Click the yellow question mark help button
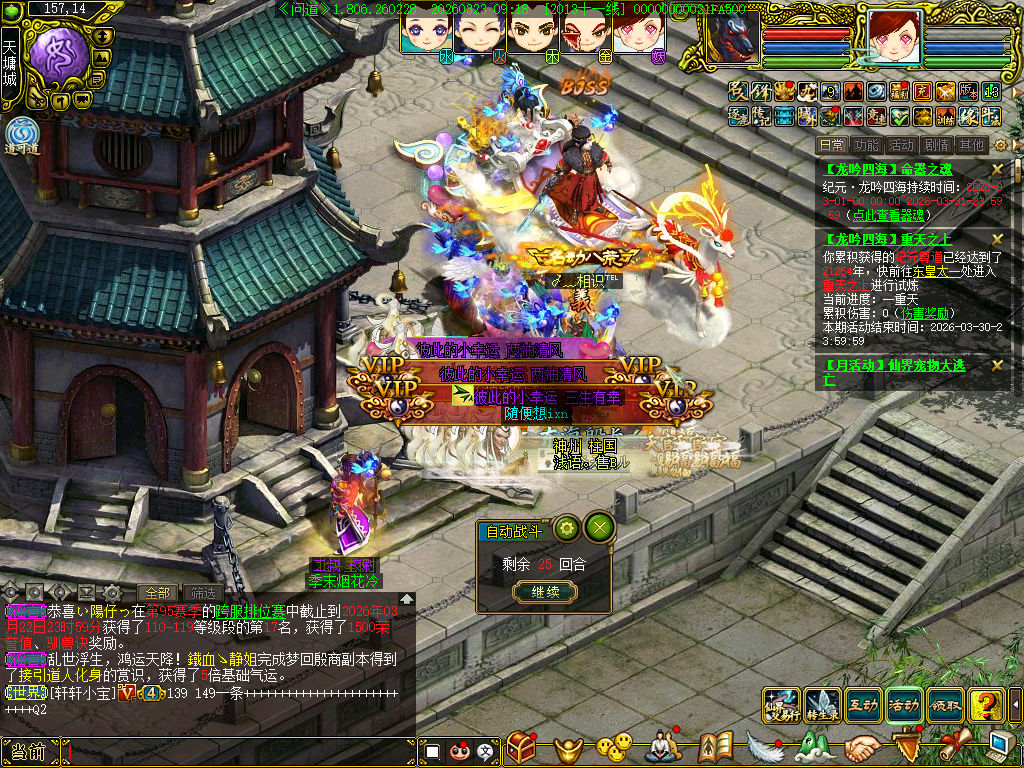 coord(986,705)
